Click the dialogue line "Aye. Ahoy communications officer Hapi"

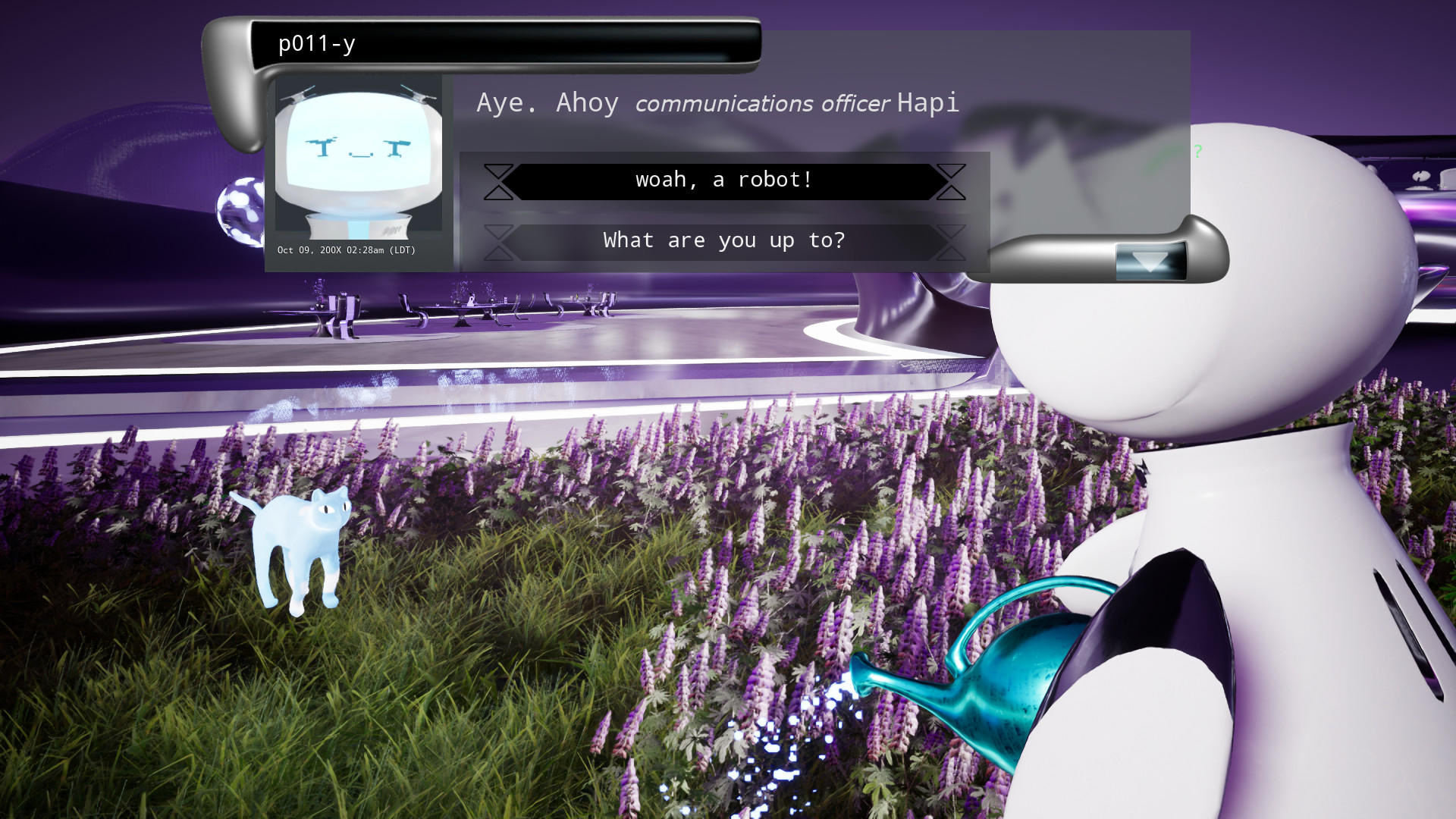click(x=717, y=102)
